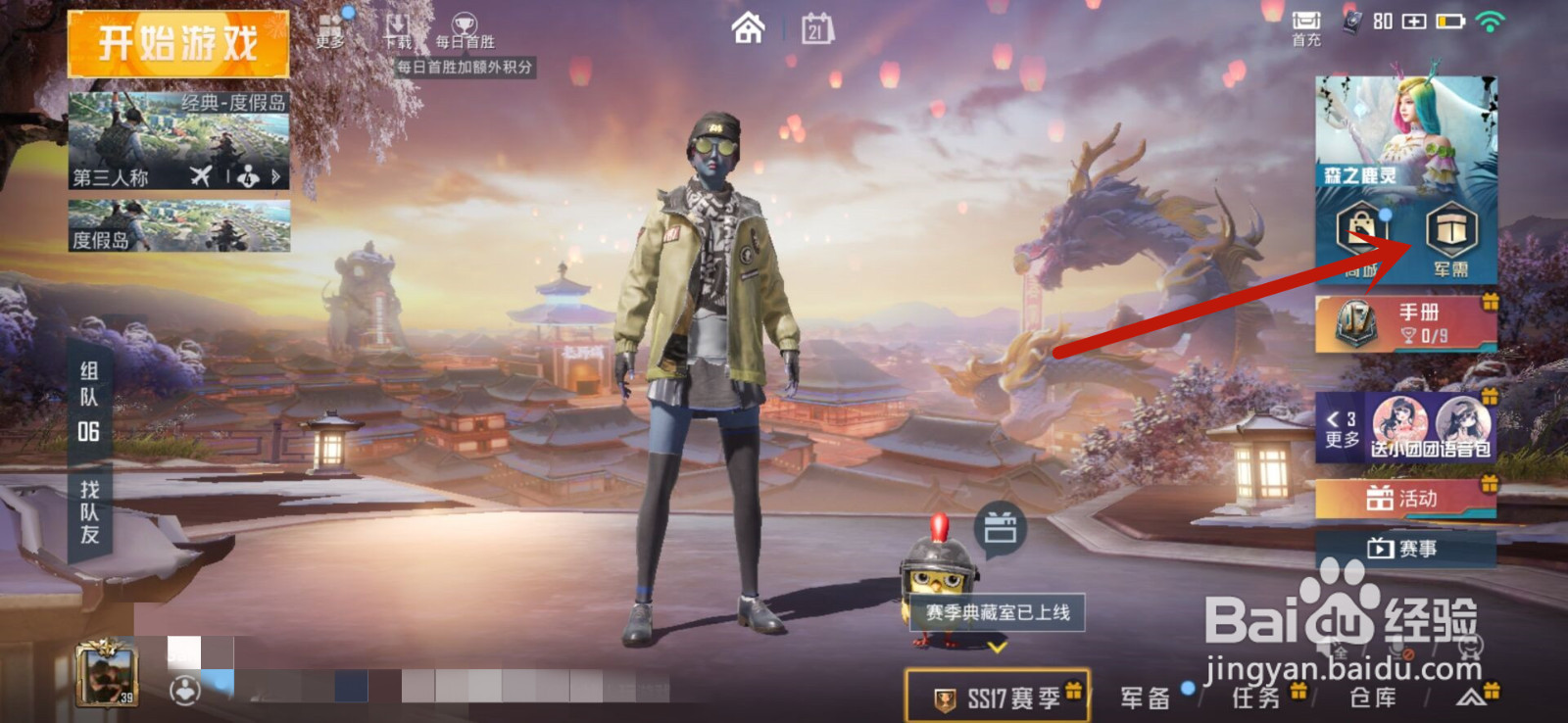Screen dimensions: 1568x723
Task: Select the 度假岛 map thumbnail
Action: 179,223
